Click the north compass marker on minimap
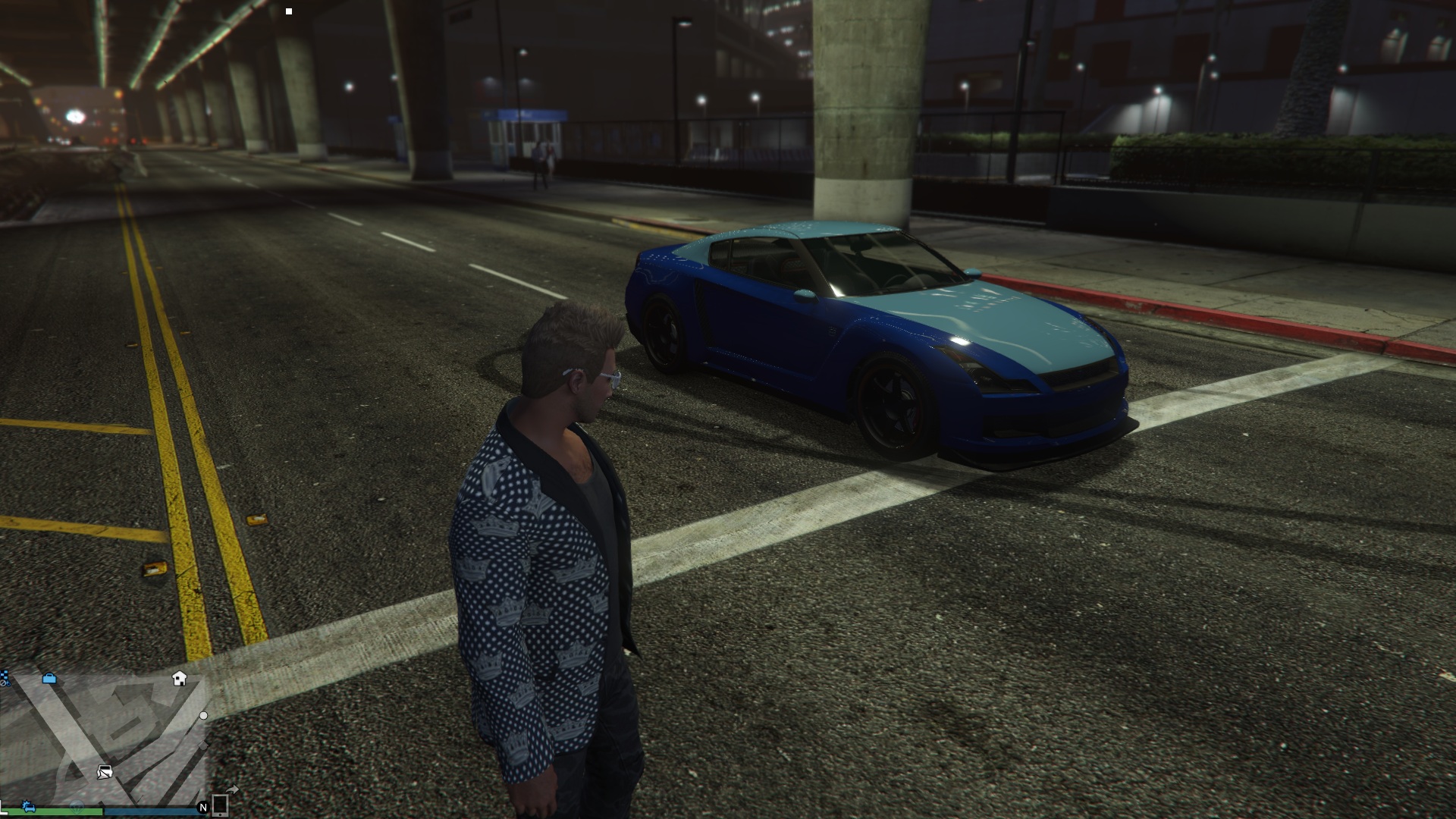1456x819 pixels. pyautogui.click(x=202, y=808)
